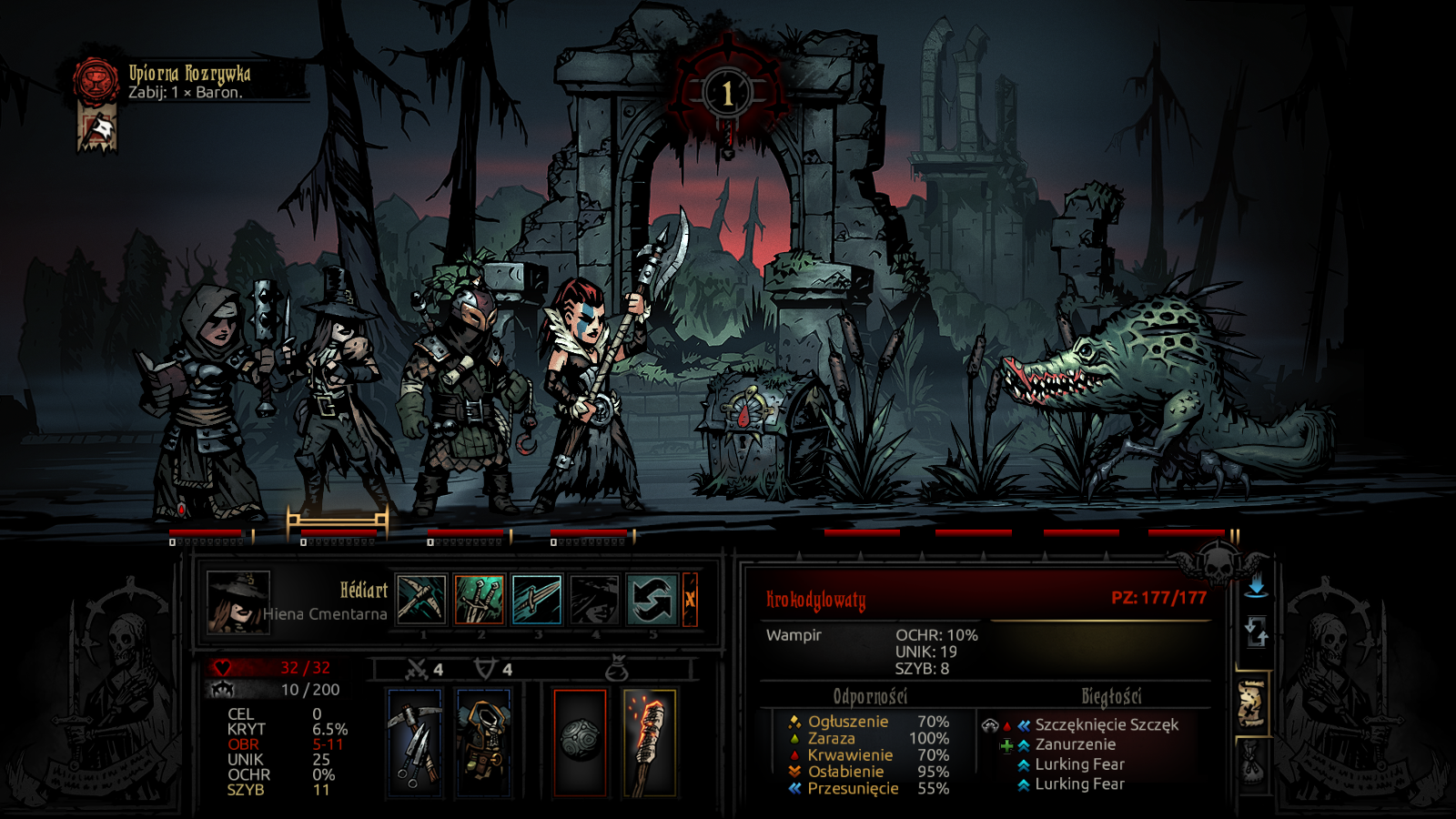The height and width of the screenshot is (819, 1456).
Task: Activate the single dagger lunge skill
Action: pos(537,600)
